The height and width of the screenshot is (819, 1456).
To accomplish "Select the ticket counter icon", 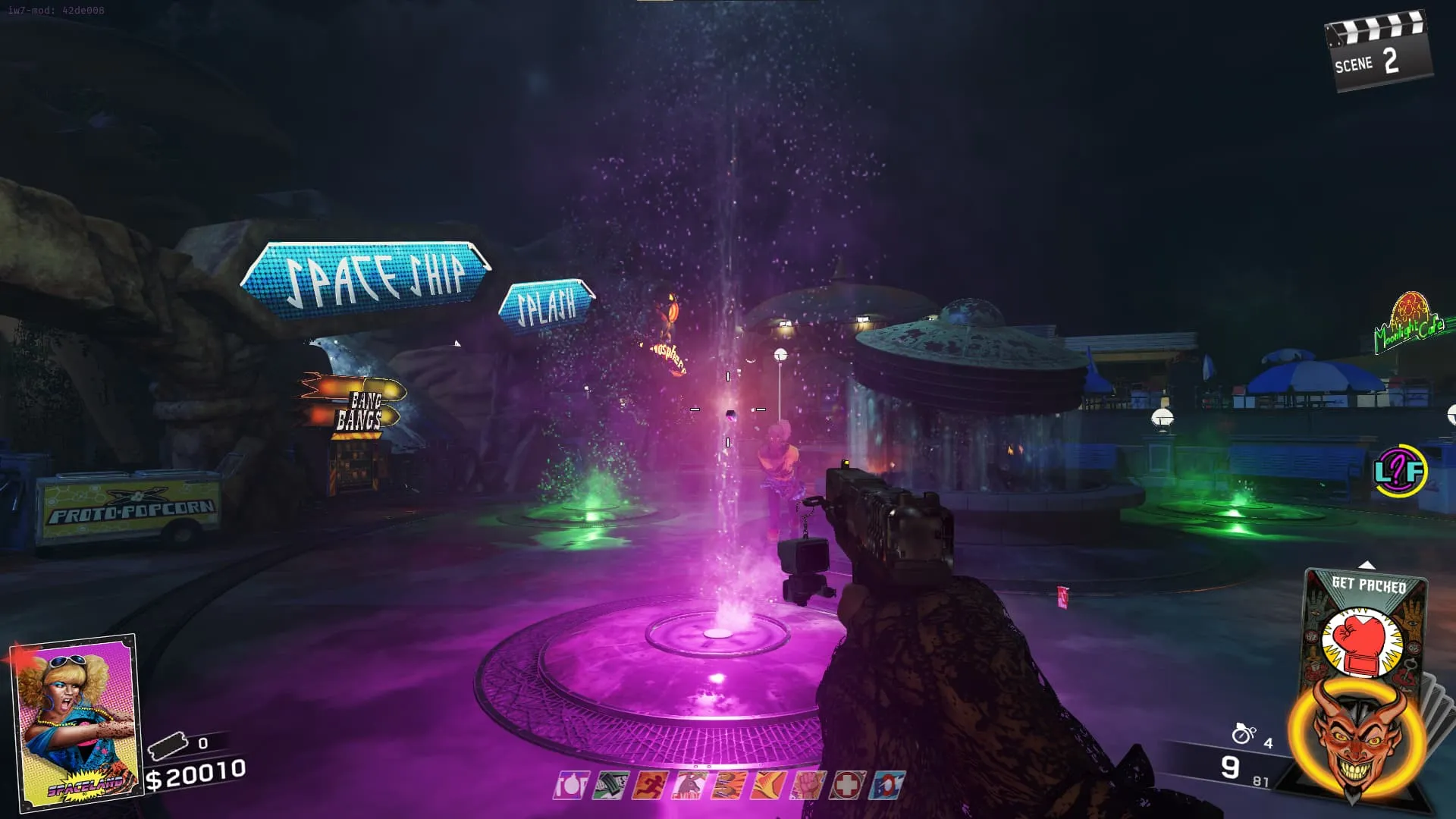I will click(x=168, y=747).
